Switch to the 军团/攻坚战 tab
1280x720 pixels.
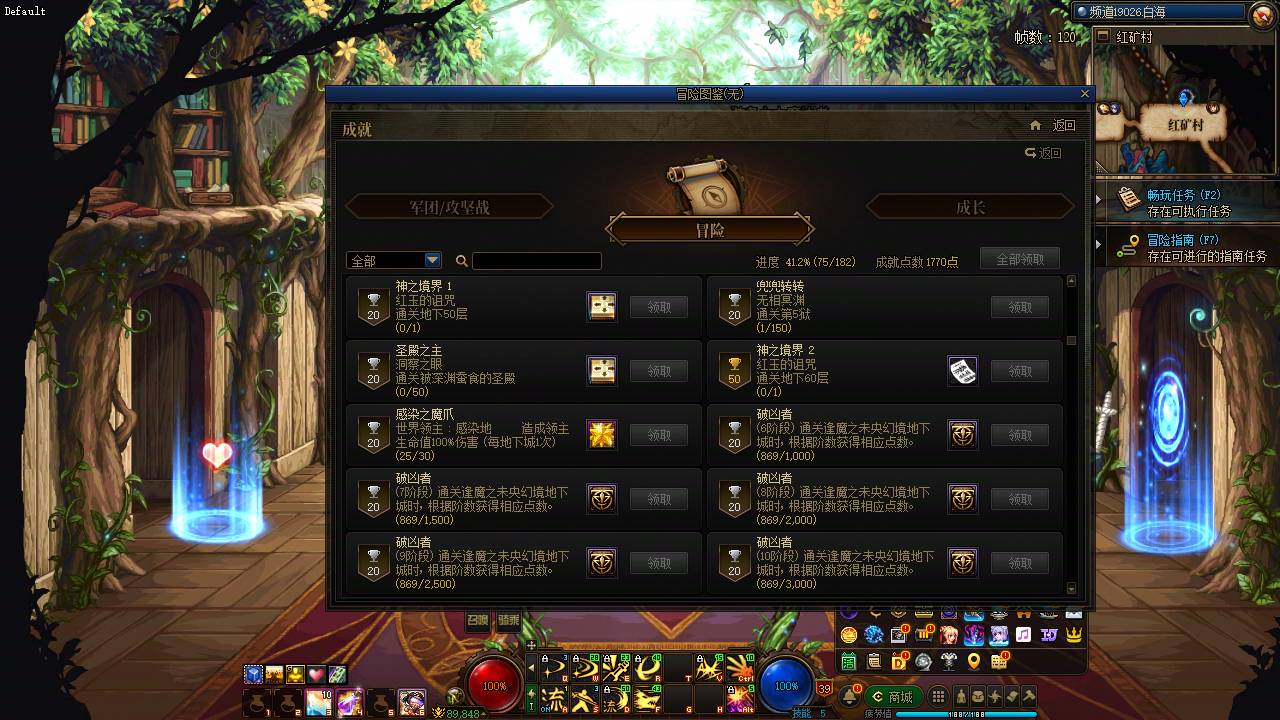[x=450, y=206]
